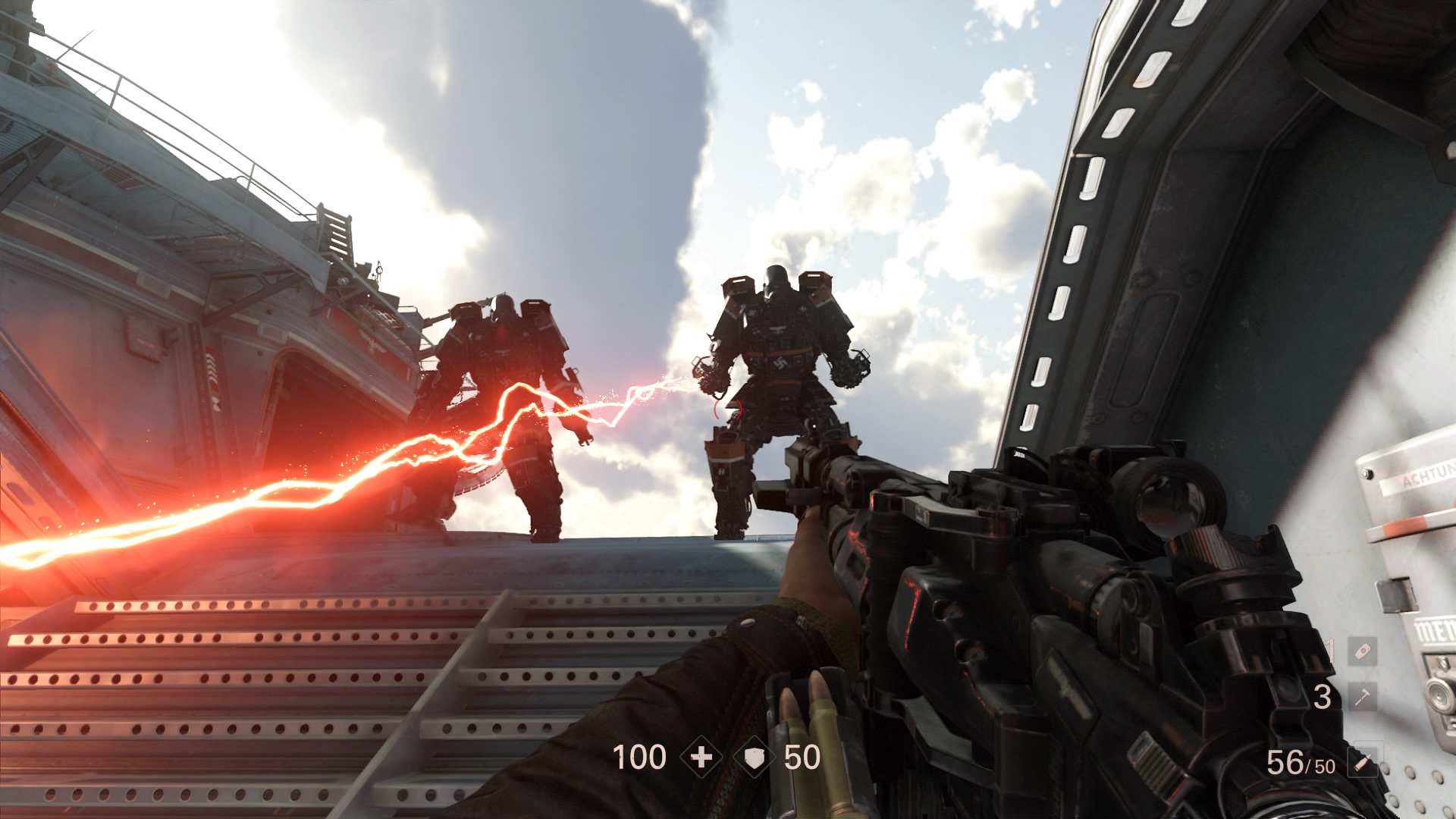The image size is (1456, 819).
Task: Click the hatchet throwable icon beside the 3
Action: pyautogui.click(x=1363, y=697)
